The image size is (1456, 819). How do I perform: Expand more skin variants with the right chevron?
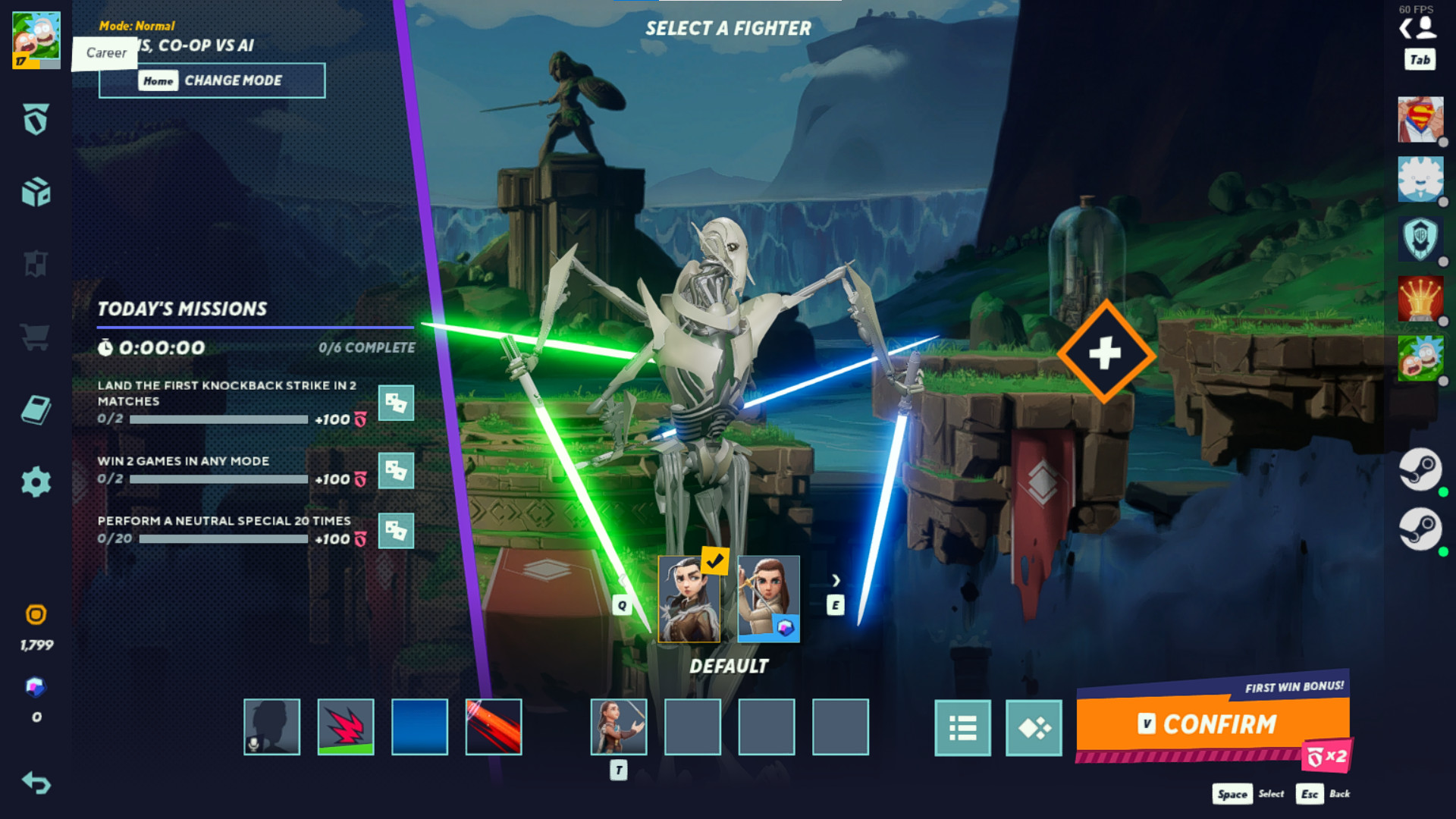pyautogui.click(x=836, y=580)
